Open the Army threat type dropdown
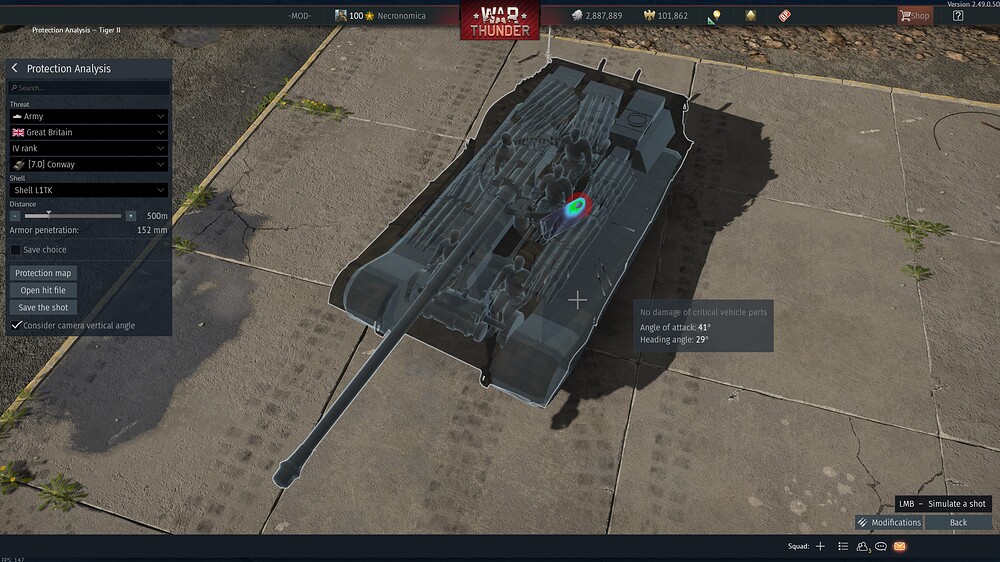1000x562 pixels. coord(88,116)
